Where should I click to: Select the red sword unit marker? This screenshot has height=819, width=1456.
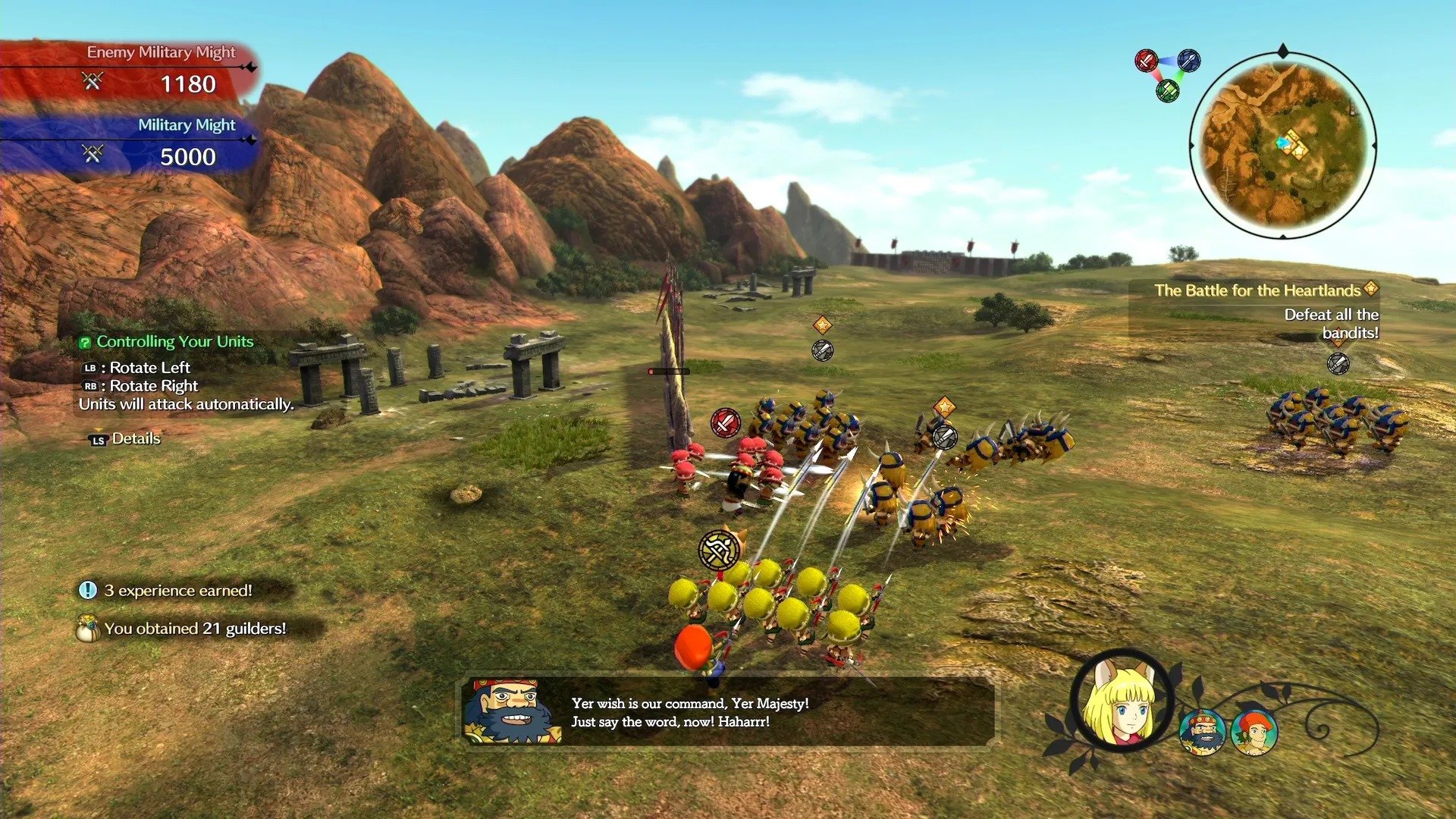[725, 422]
